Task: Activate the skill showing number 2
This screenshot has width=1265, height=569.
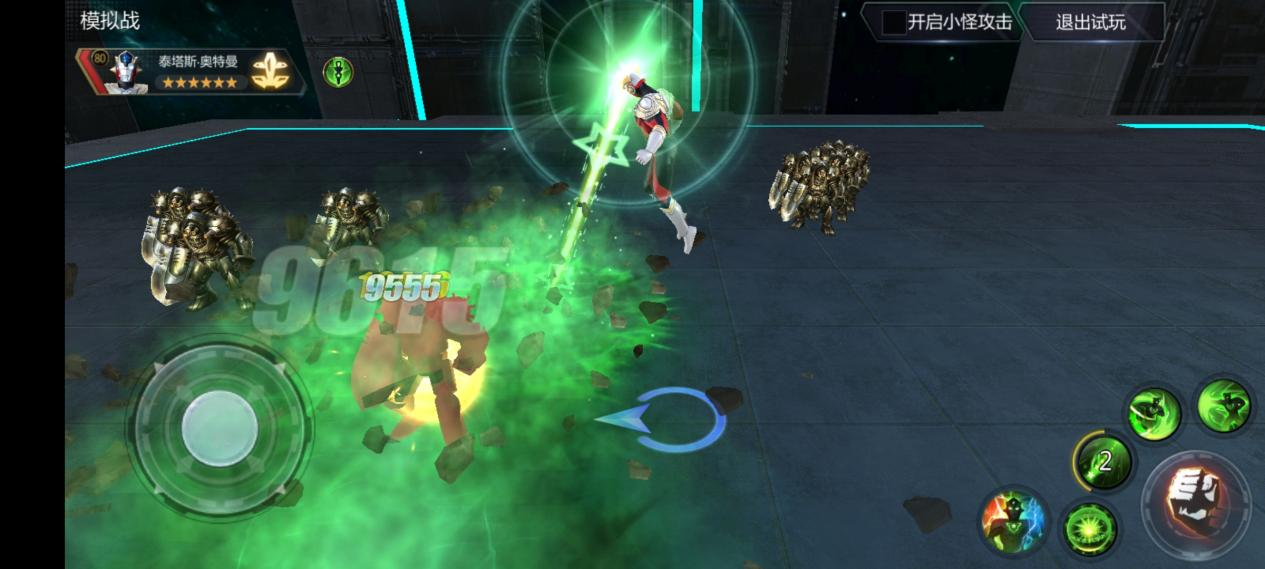Action: pos(1104,460)
